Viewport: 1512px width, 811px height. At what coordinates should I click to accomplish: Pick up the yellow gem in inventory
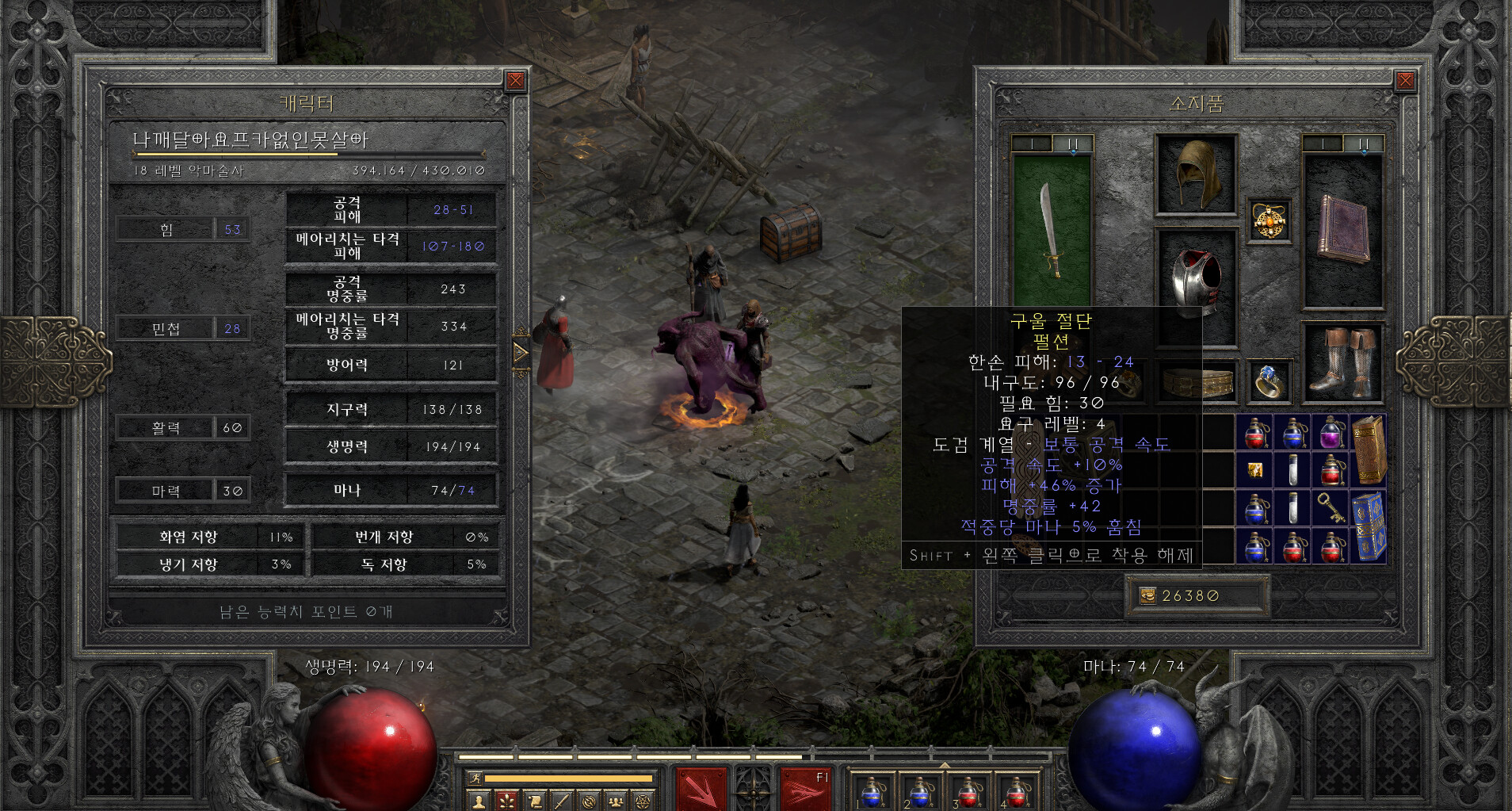coord(1255,471)
